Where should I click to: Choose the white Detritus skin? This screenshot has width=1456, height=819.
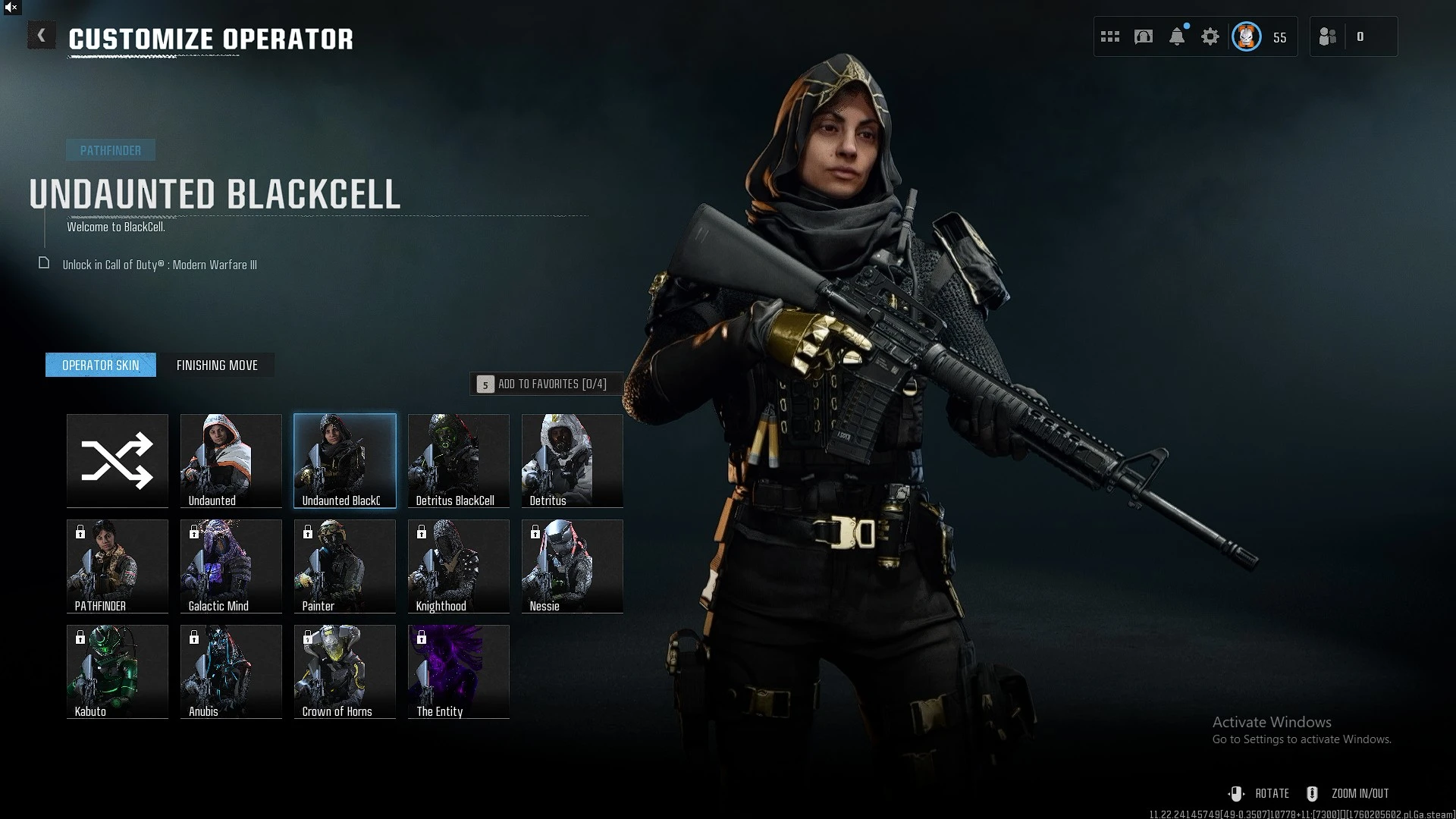click(x=573, y=460)
